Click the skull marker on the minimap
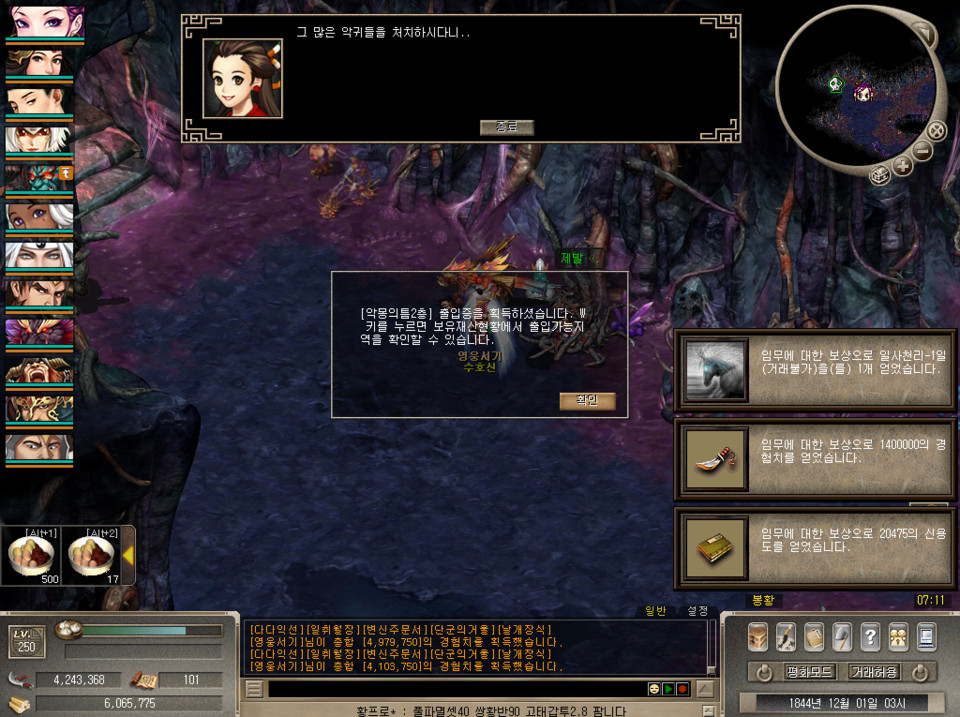Image resolution: width=960 pixels, height=717 pixels. pos(836,84)
